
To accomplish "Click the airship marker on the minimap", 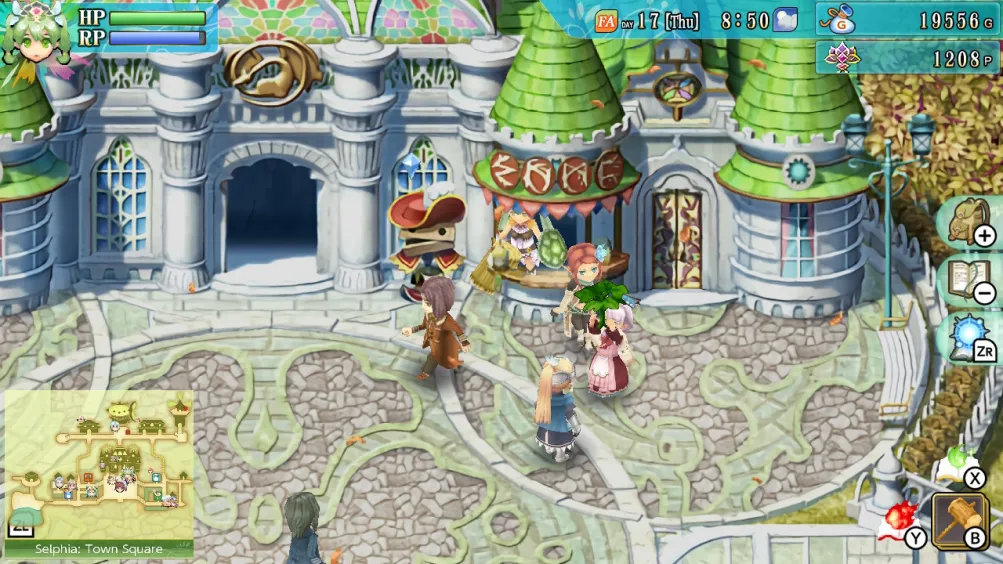I will (122, 410).
